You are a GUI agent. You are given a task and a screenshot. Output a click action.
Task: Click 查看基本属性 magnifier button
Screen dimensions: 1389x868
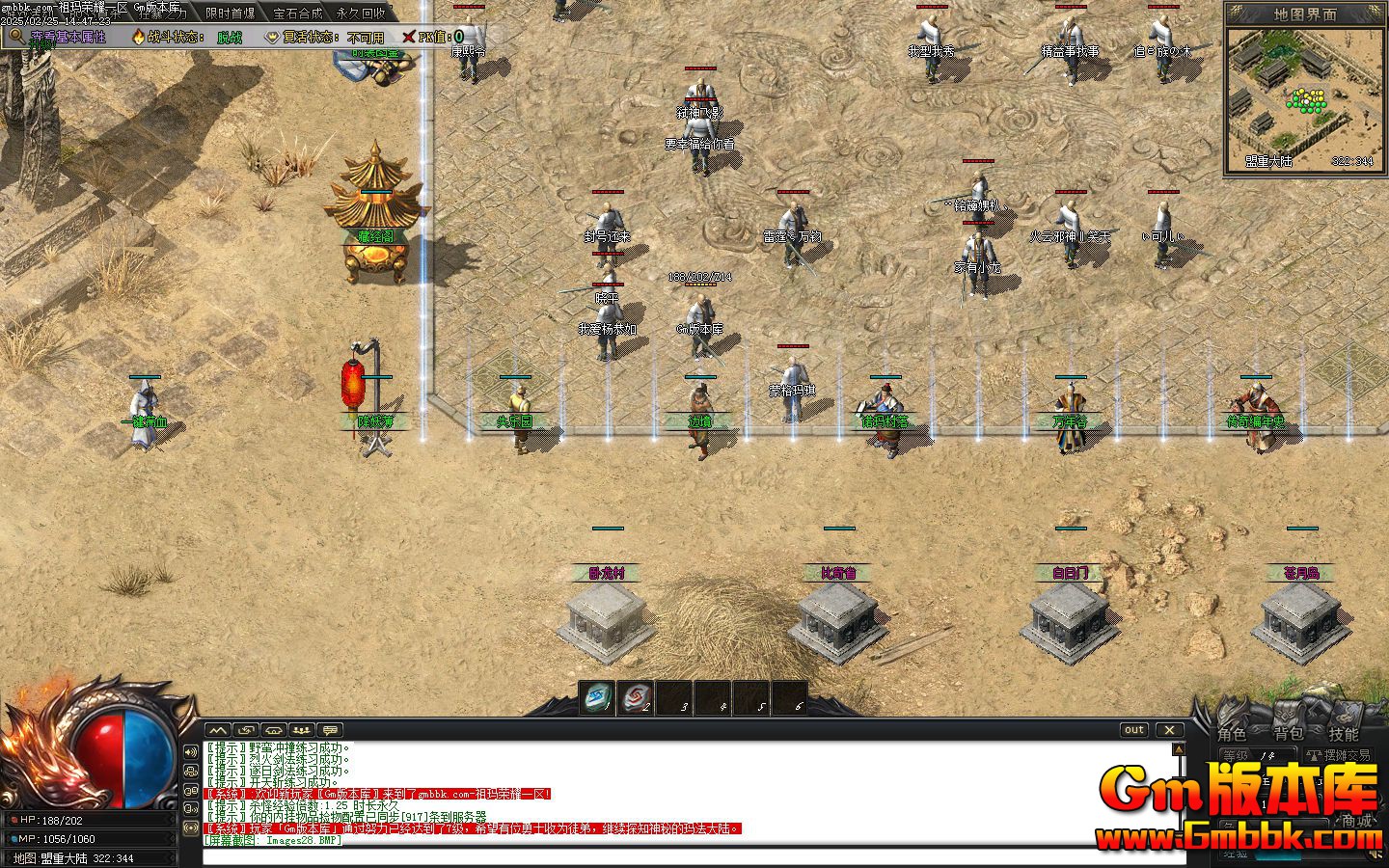tap(16, 37)
